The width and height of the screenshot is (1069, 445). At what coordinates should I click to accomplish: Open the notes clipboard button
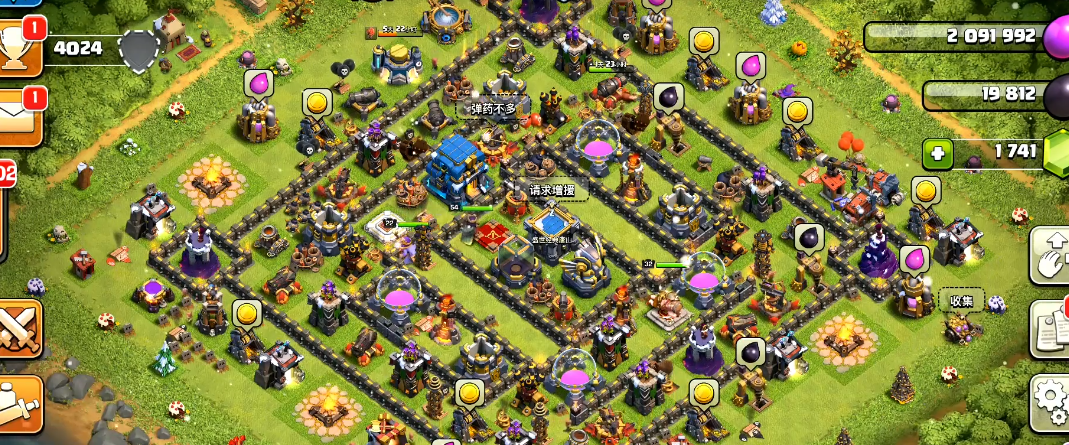pyautogui.click(x=1050, y=327)
